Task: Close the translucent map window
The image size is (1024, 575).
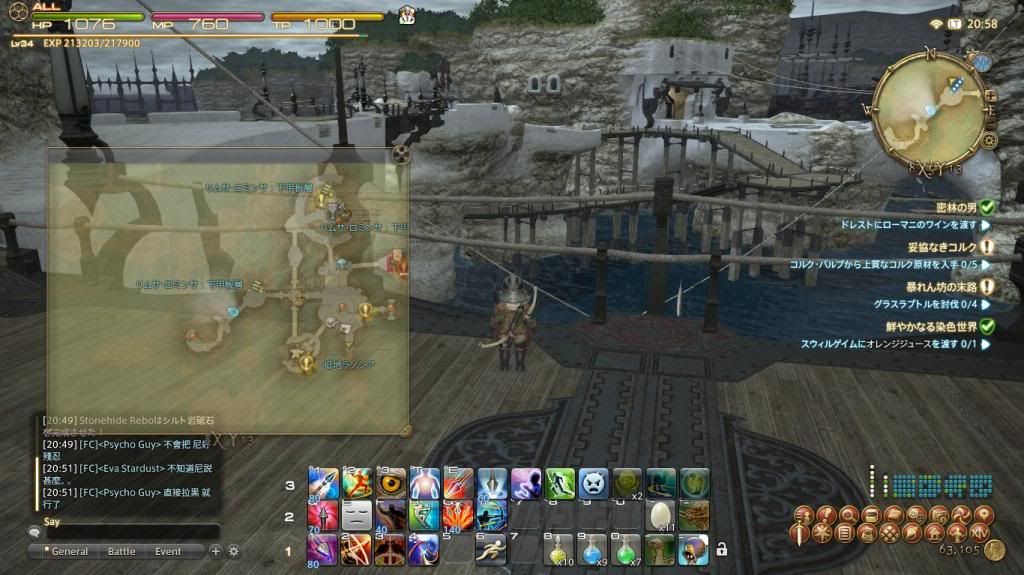Action: [x=400, y=154]
